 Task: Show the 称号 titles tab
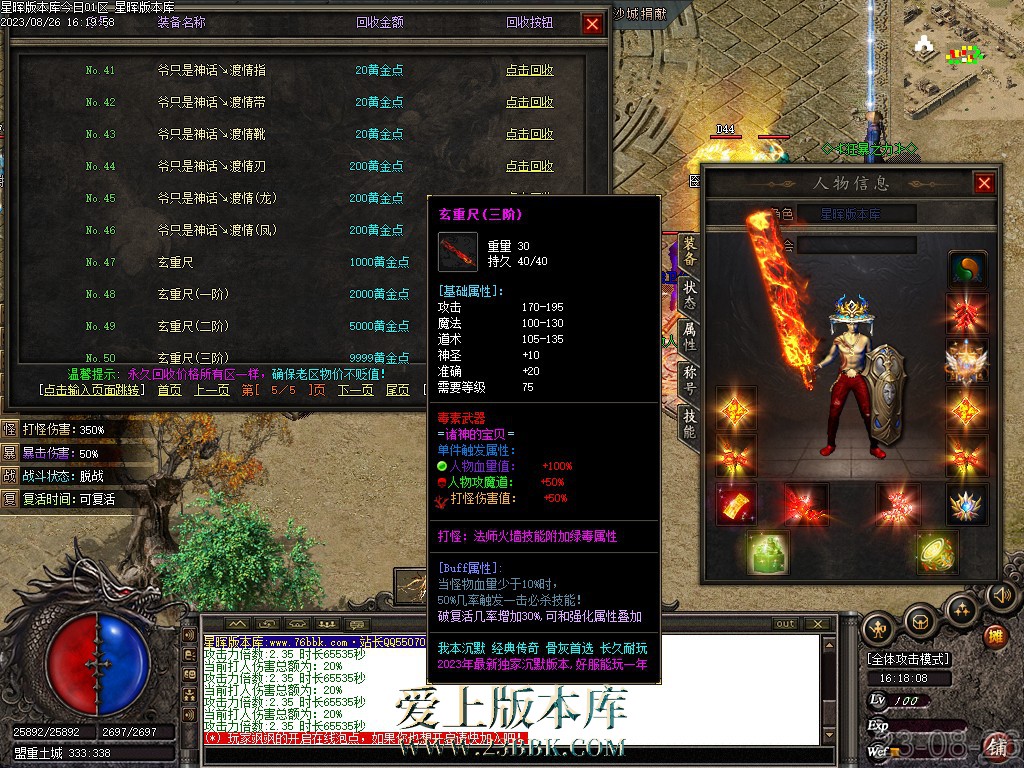click(x=689, y=378)
